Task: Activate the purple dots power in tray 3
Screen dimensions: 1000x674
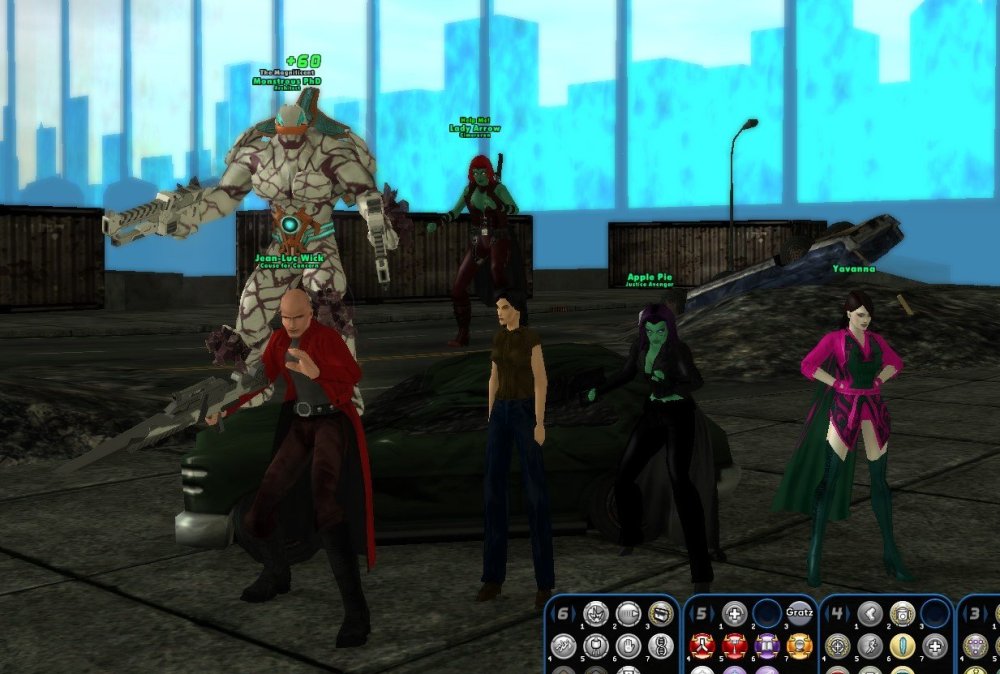Action: [974, 646]
